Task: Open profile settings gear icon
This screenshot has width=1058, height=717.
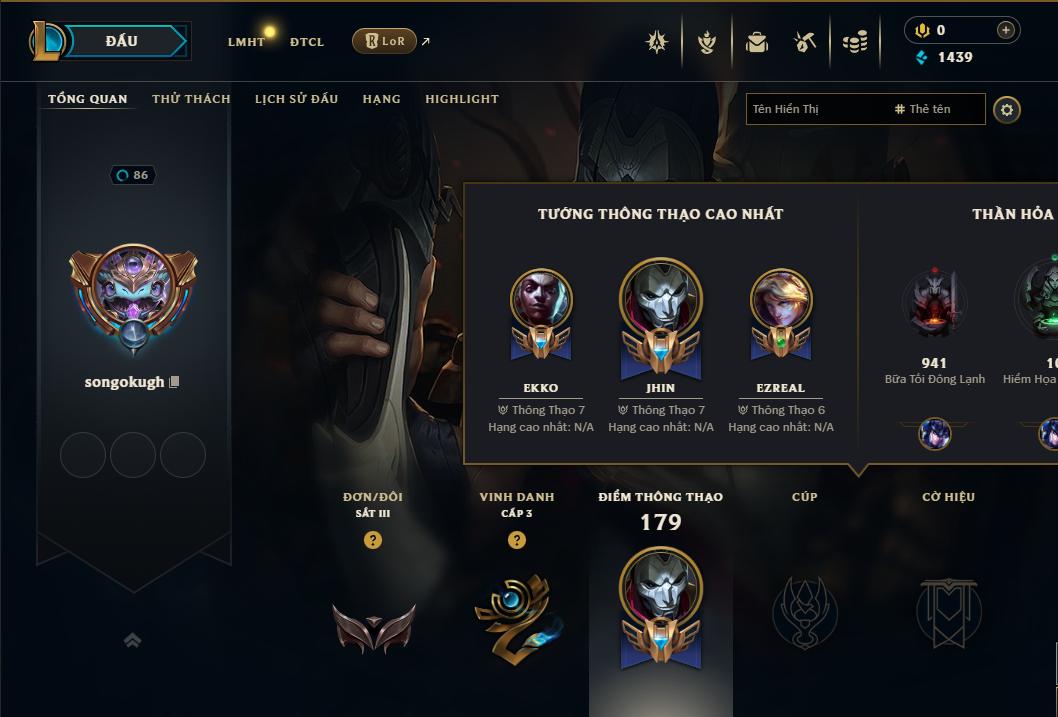Action: point(1007,109)
